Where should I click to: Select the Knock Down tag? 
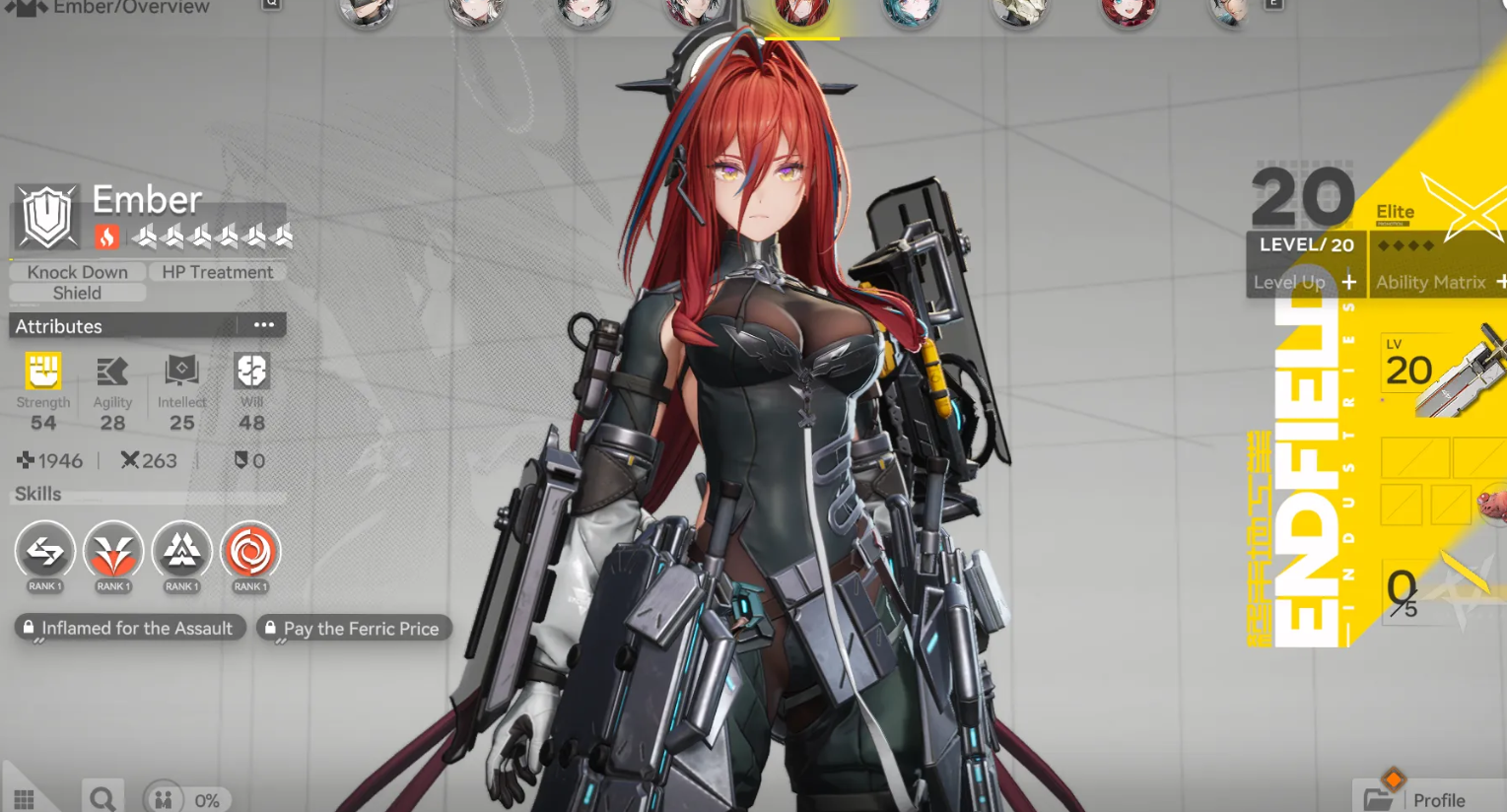pyautogui.click(x=77, y=272)
